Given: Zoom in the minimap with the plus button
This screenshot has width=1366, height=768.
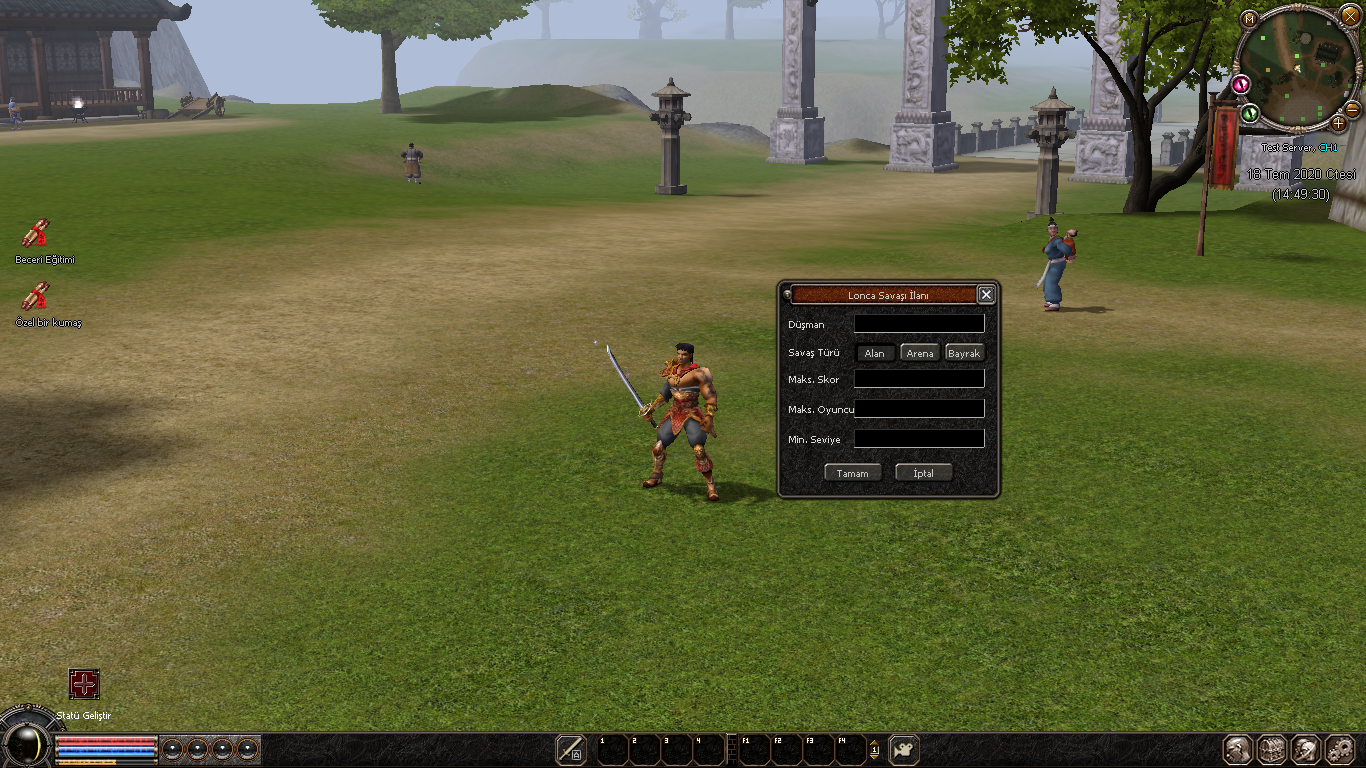Looking at the screenshot, I should pos(1339,123).
